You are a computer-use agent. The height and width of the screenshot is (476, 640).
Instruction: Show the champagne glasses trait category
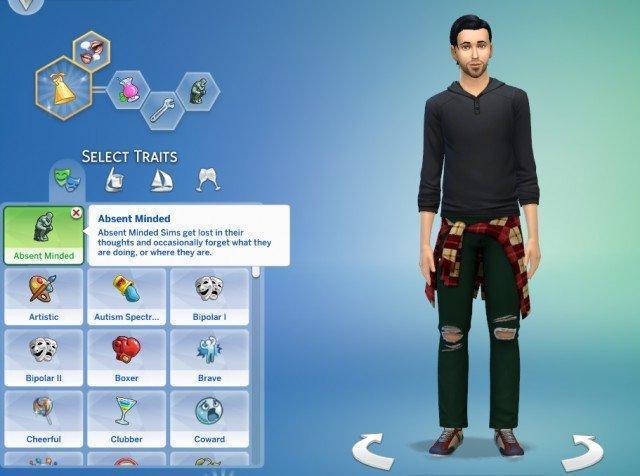click(x=208, y=180)
